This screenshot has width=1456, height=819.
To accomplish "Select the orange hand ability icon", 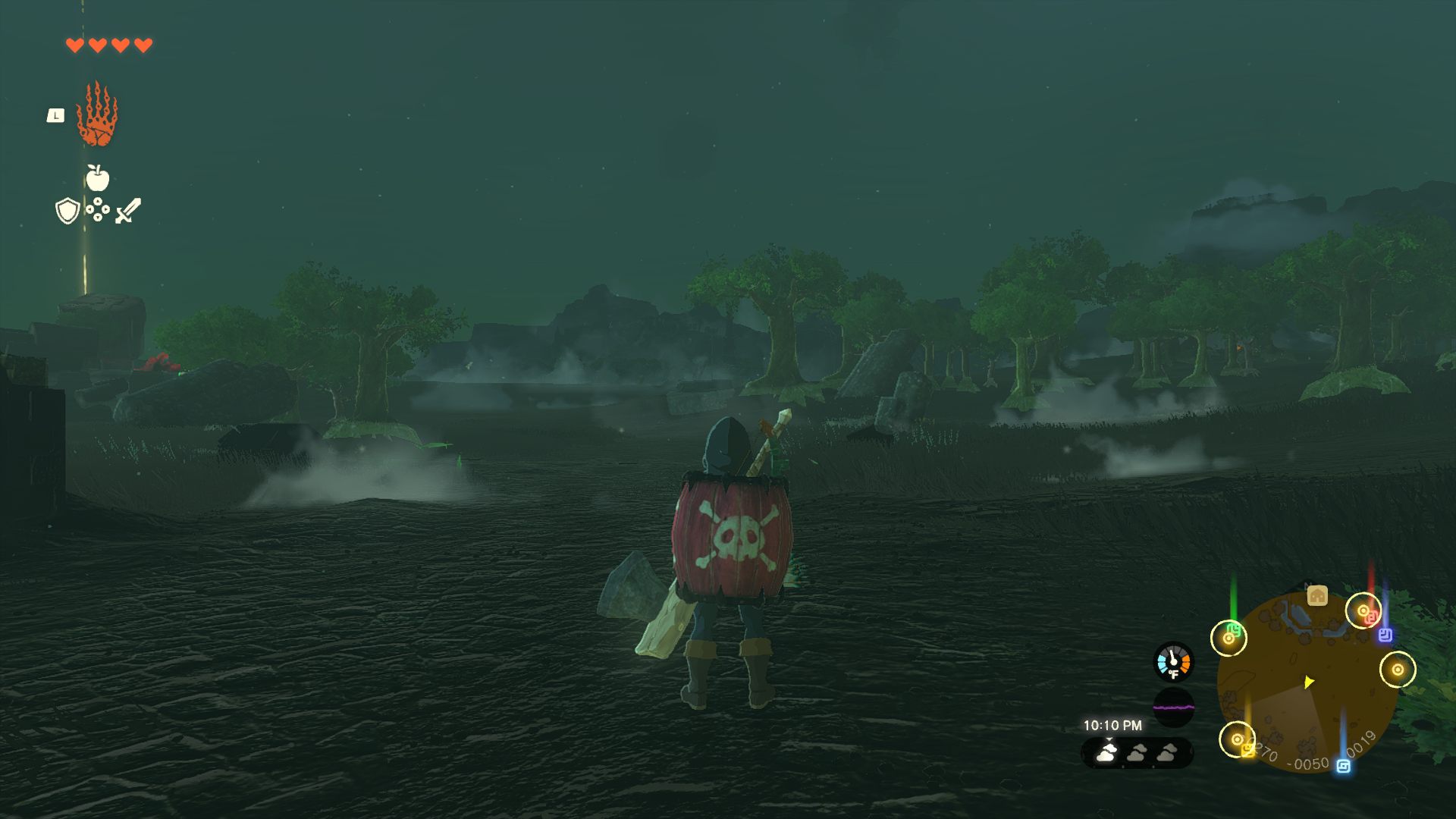I will pos(97,115).
